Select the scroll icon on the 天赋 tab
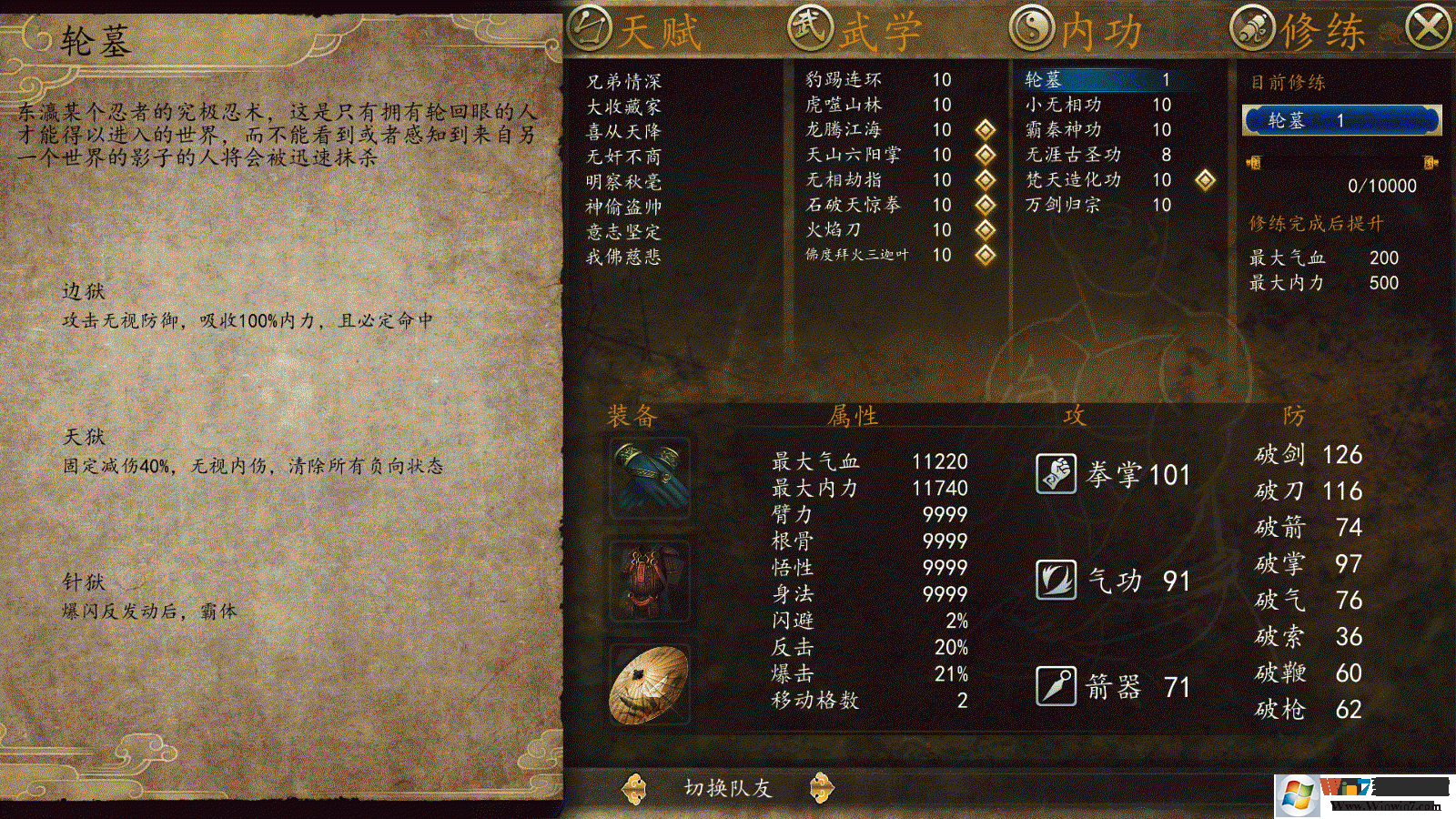Image resolution: width=1456 pixels, height=819 pixels. tap(591, 27)
